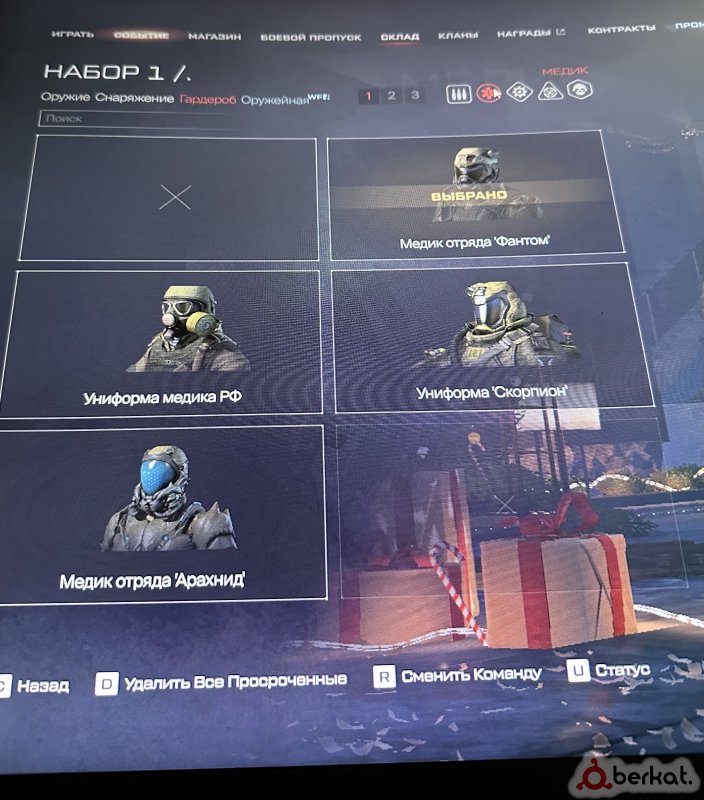Select the rifleman class bullets icon
The height and width of the screenshot is (800, 704).
pos(457,93)
